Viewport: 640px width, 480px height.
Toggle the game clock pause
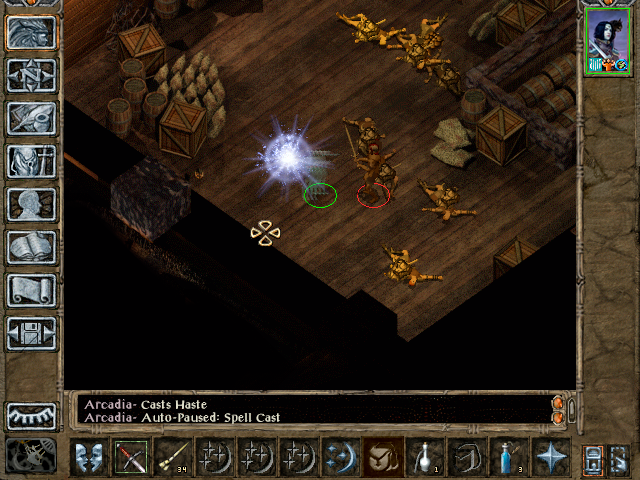(32, 456)
